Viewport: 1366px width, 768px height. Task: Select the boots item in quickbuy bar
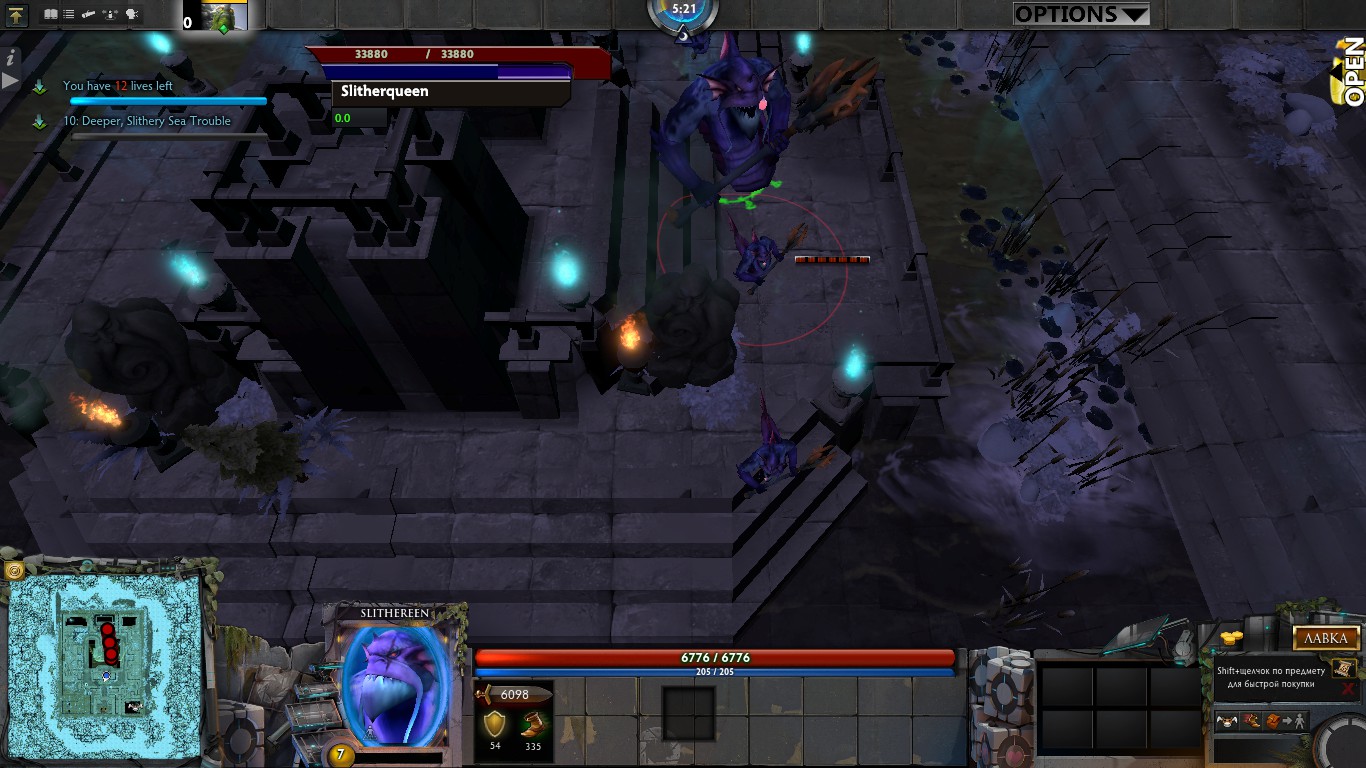coord(1249,722)
